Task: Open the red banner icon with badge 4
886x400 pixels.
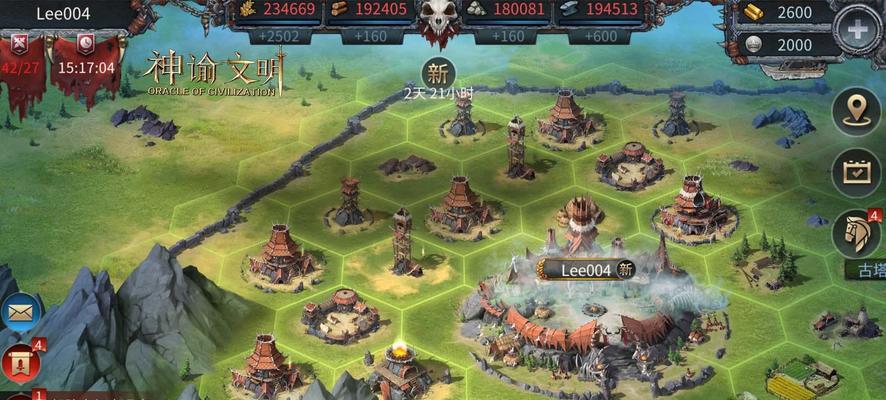Action: click(x=21, y=364)
